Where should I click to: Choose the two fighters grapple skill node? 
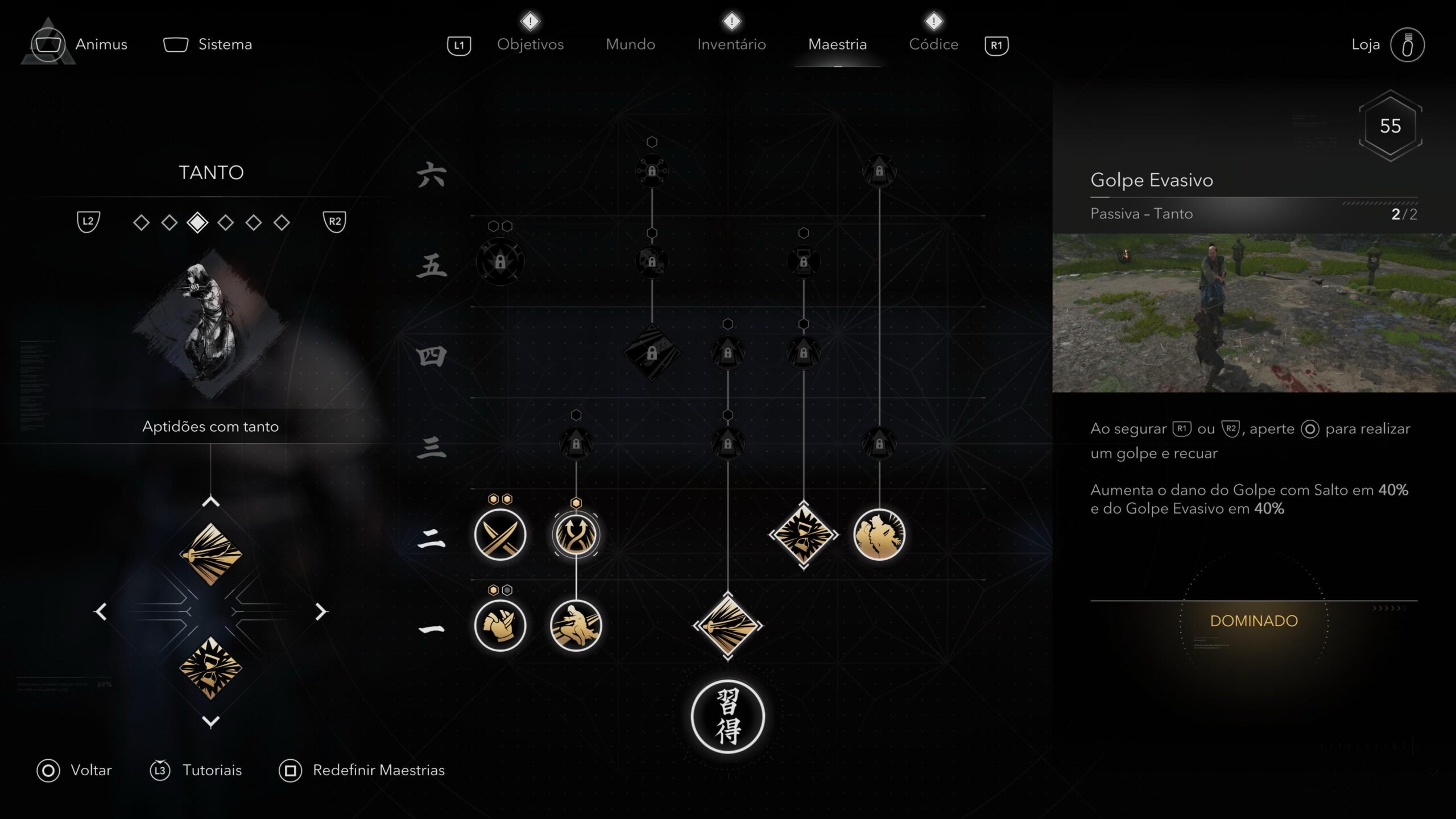point(879,535)
